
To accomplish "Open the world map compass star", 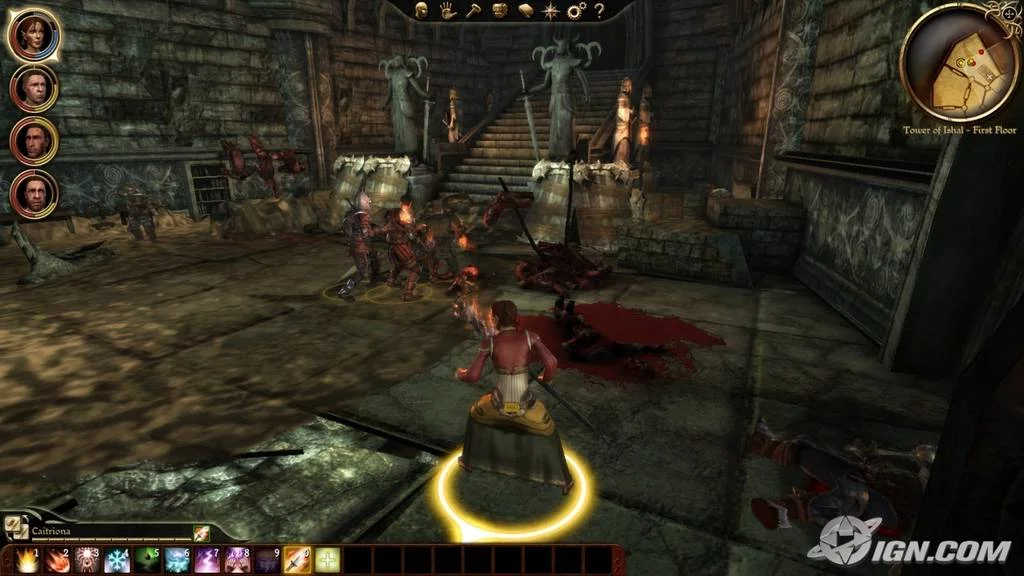I will 549,11.
